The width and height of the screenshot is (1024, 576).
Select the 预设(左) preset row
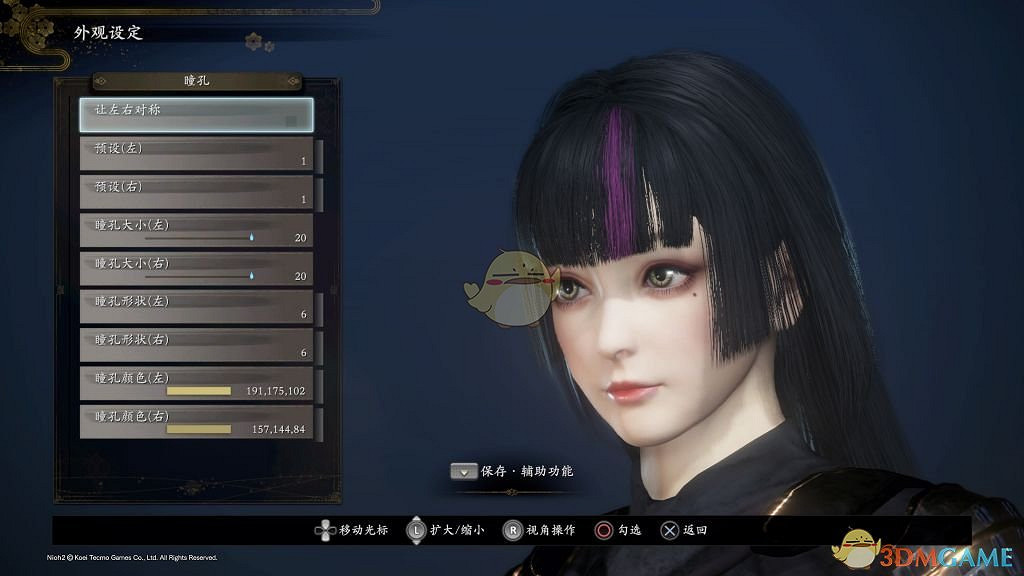(196, 154)
